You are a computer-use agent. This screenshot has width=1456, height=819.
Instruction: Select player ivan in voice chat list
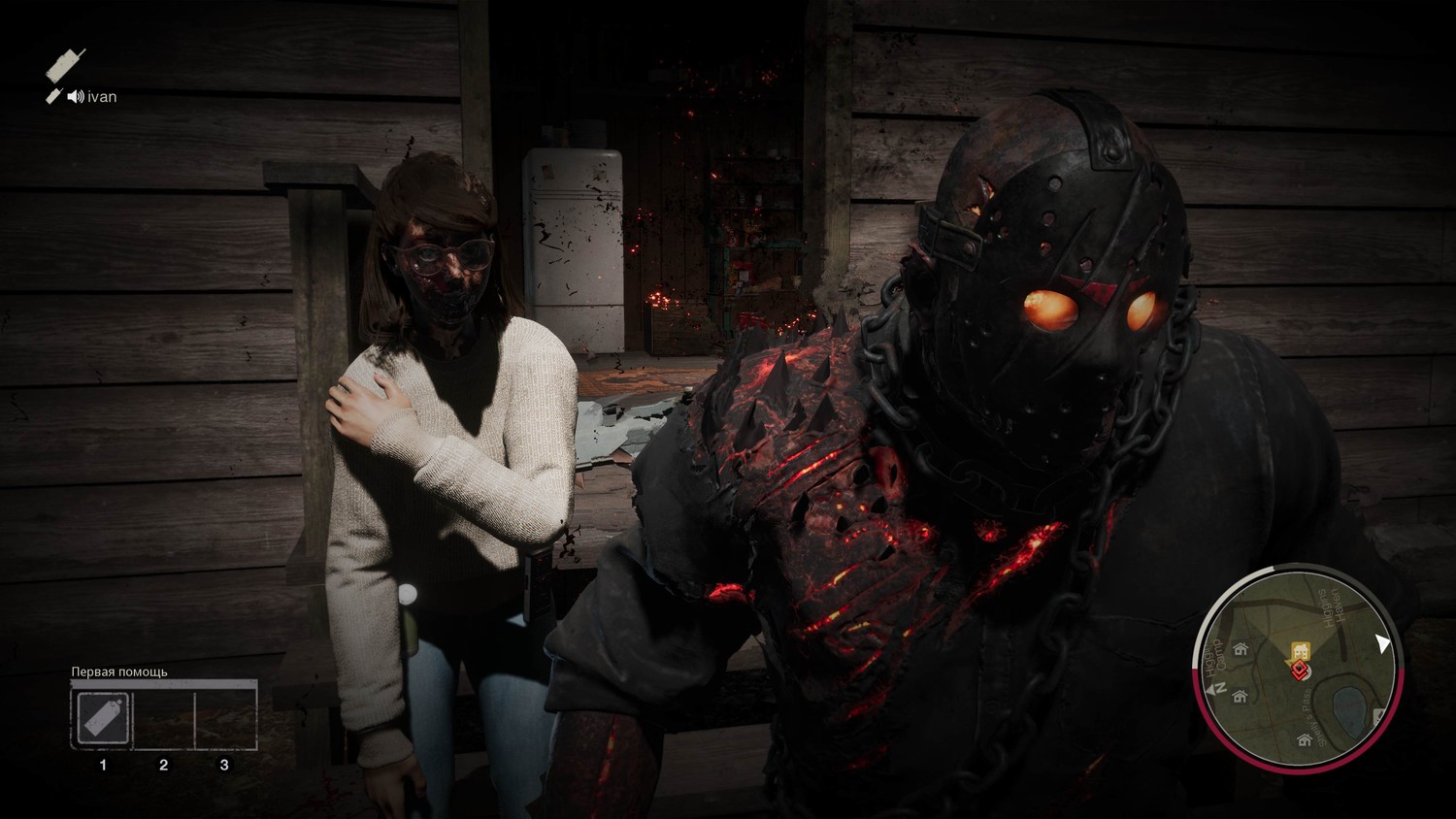point(102,96)
